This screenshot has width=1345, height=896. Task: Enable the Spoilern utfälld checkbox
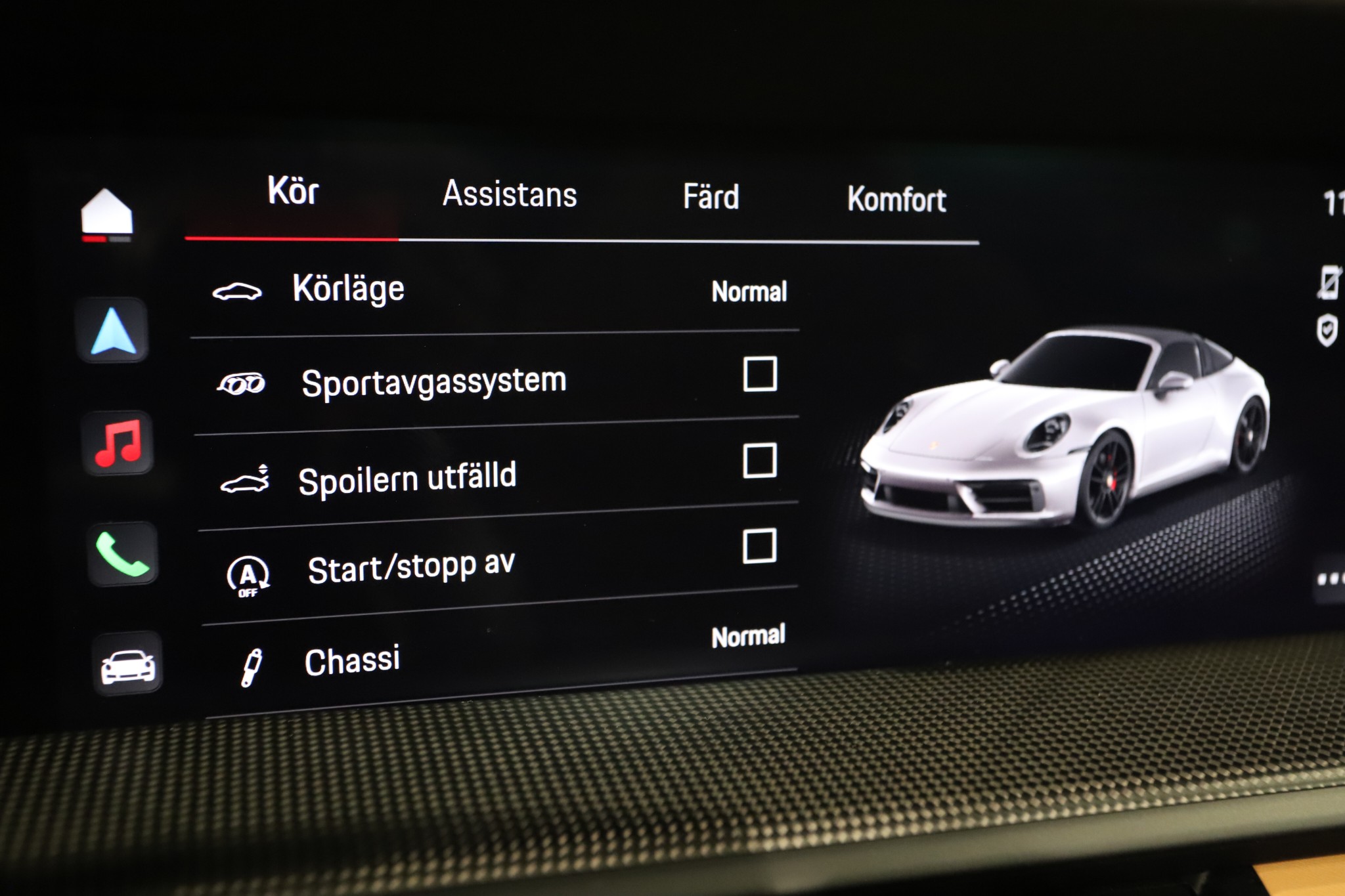760,460
